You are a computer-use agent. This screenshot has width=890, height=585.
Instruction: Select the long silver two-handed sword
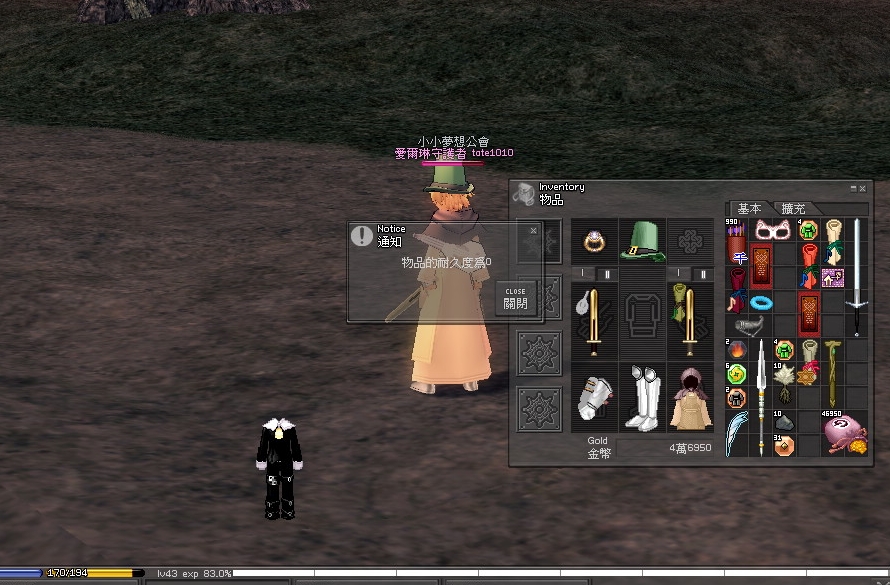[x=857, y=276]
